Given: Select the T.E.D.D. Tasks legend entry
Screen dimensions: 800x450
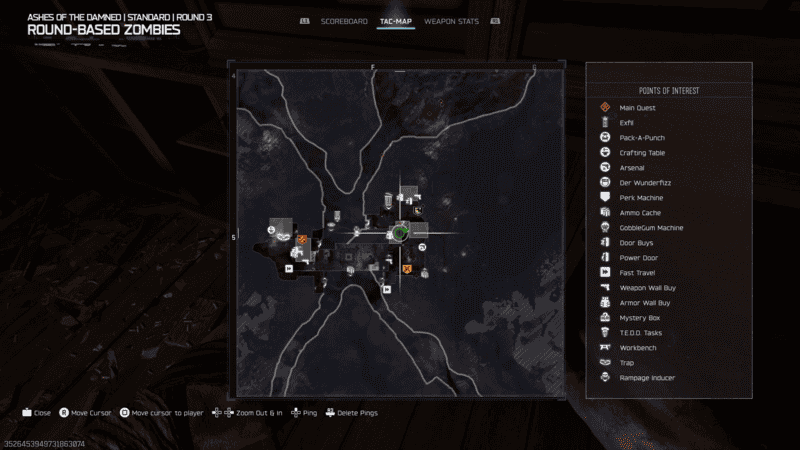Looking at the screenshot, I should click(641, 333).
